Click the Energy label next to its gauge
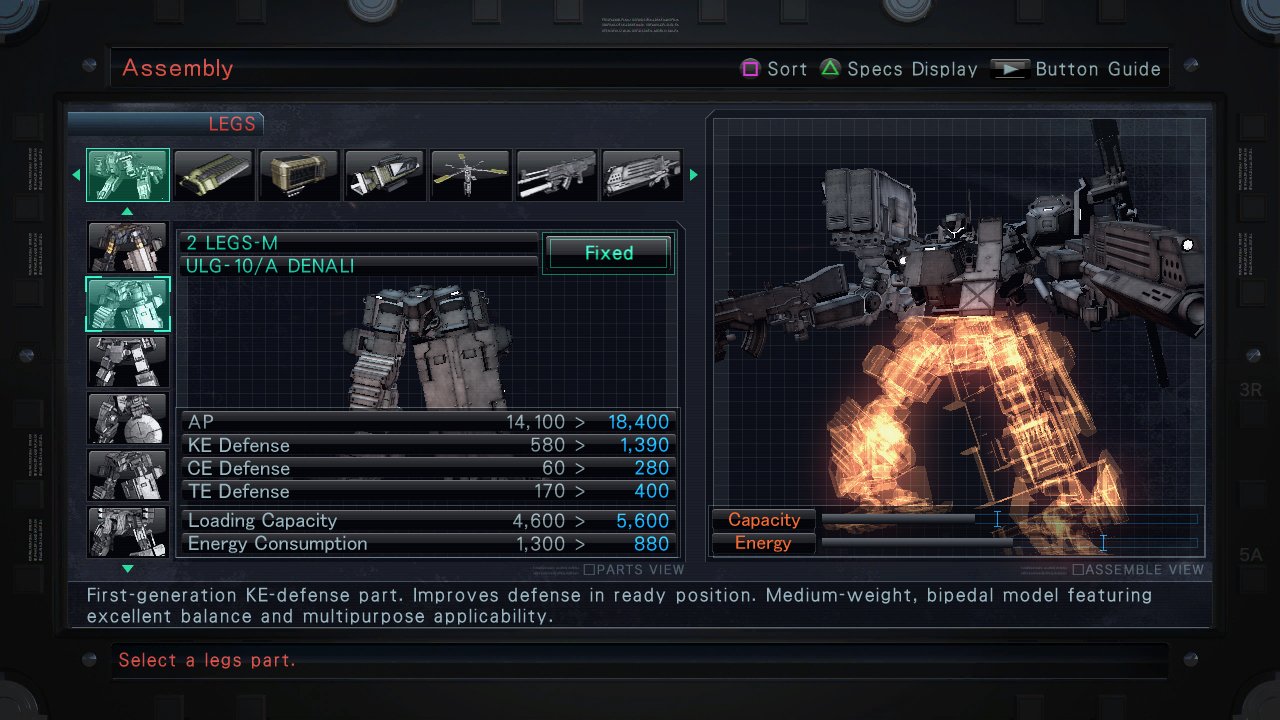Viewport: 1280px width, 720px height. [762, 543]
